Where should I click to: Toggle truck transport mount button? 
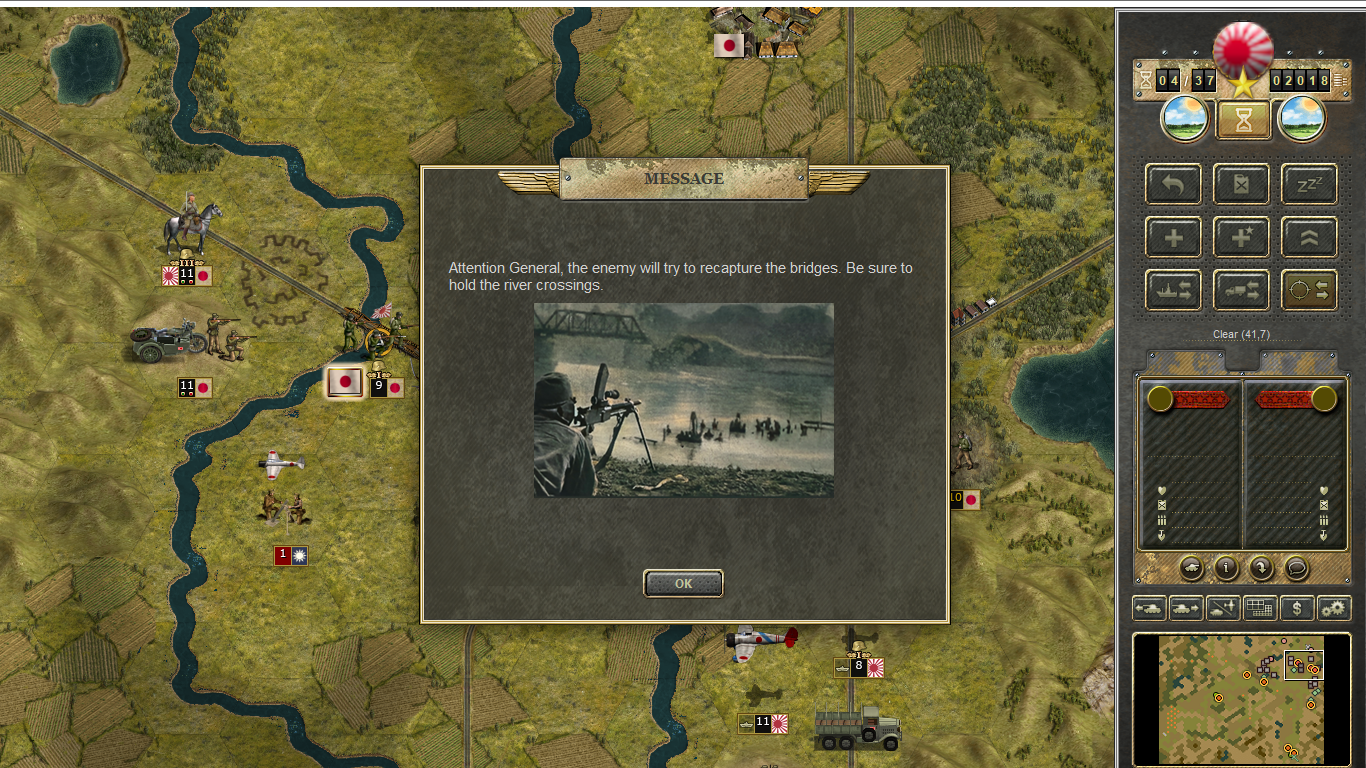(1241, 290)
